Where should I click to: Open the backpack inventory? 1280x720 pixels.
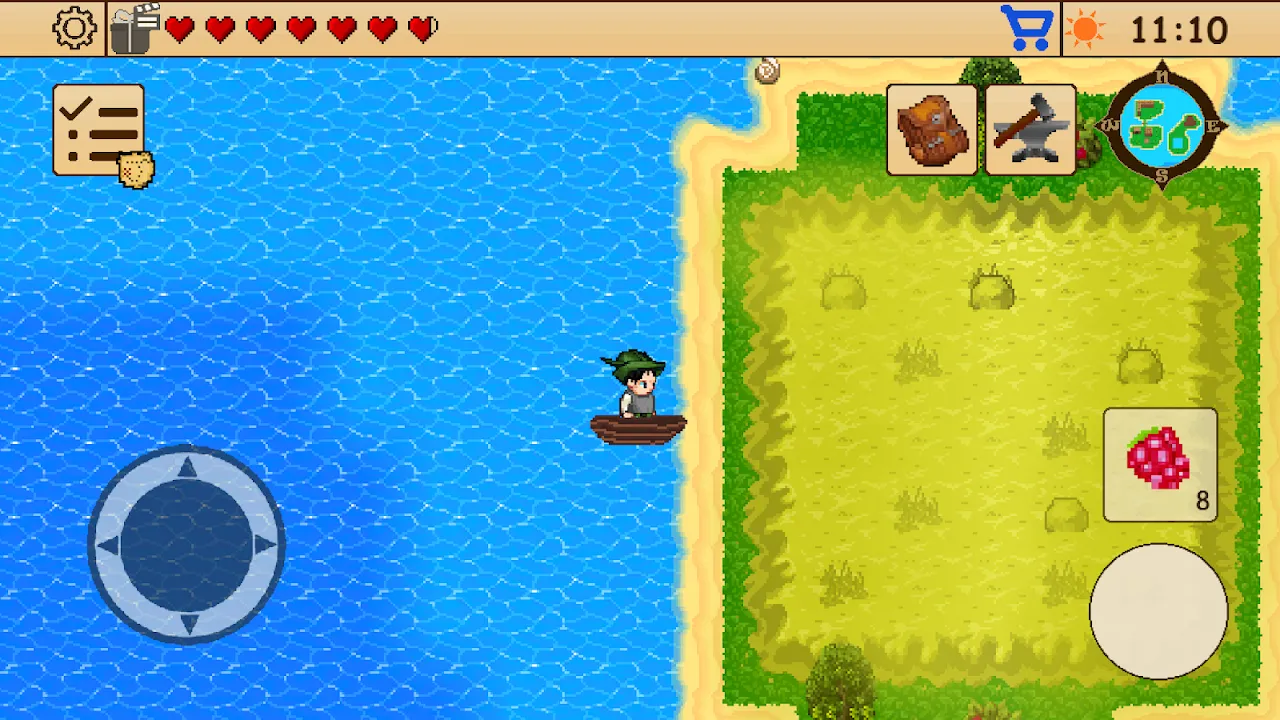(932, 129)
